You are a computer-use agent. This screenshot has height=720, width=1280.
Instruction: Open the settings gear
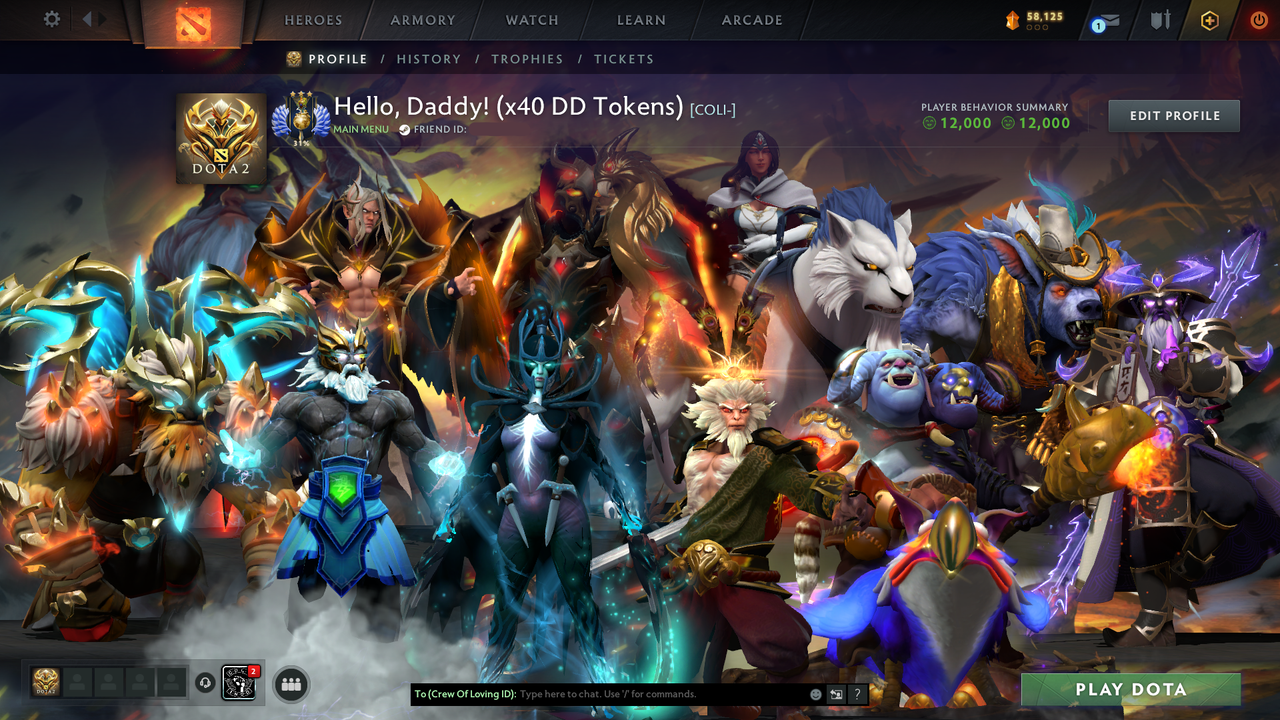pos(52,18)
